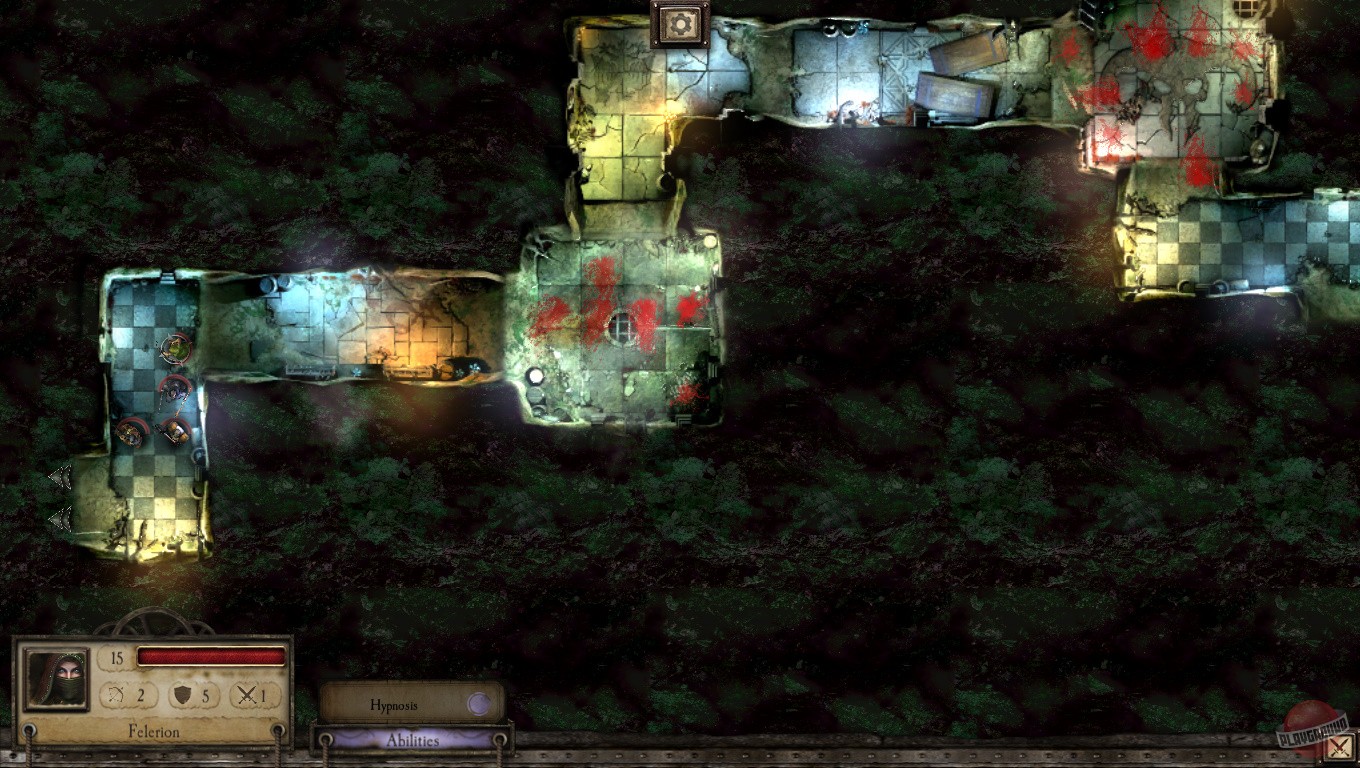The image size is (1360, 768).
Task: Click the lower double-arrow exit marker
Action: click(58, 518)
